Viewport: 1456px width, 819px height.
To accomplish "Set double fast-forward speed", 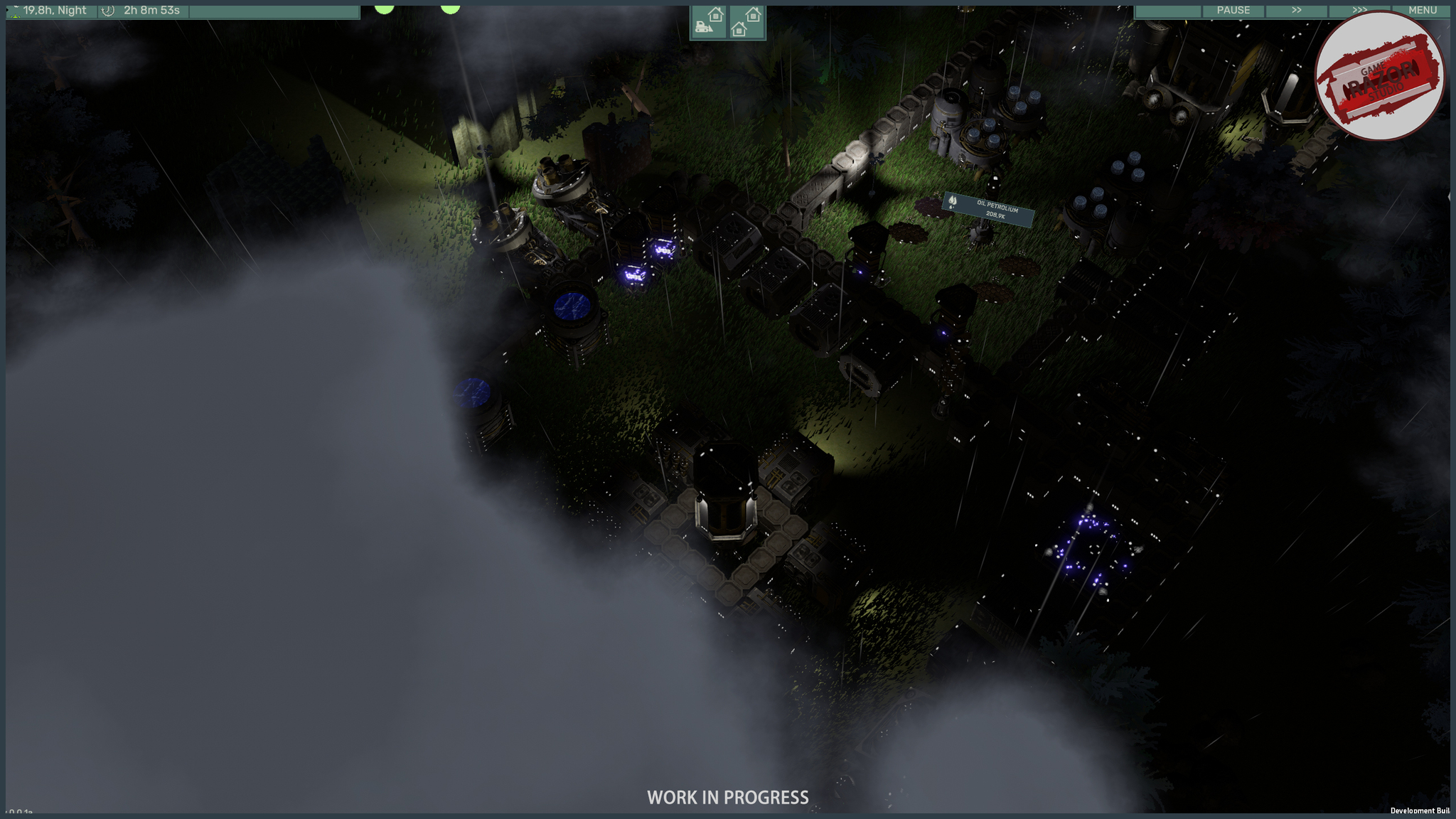I will [x=1296, y=10].
